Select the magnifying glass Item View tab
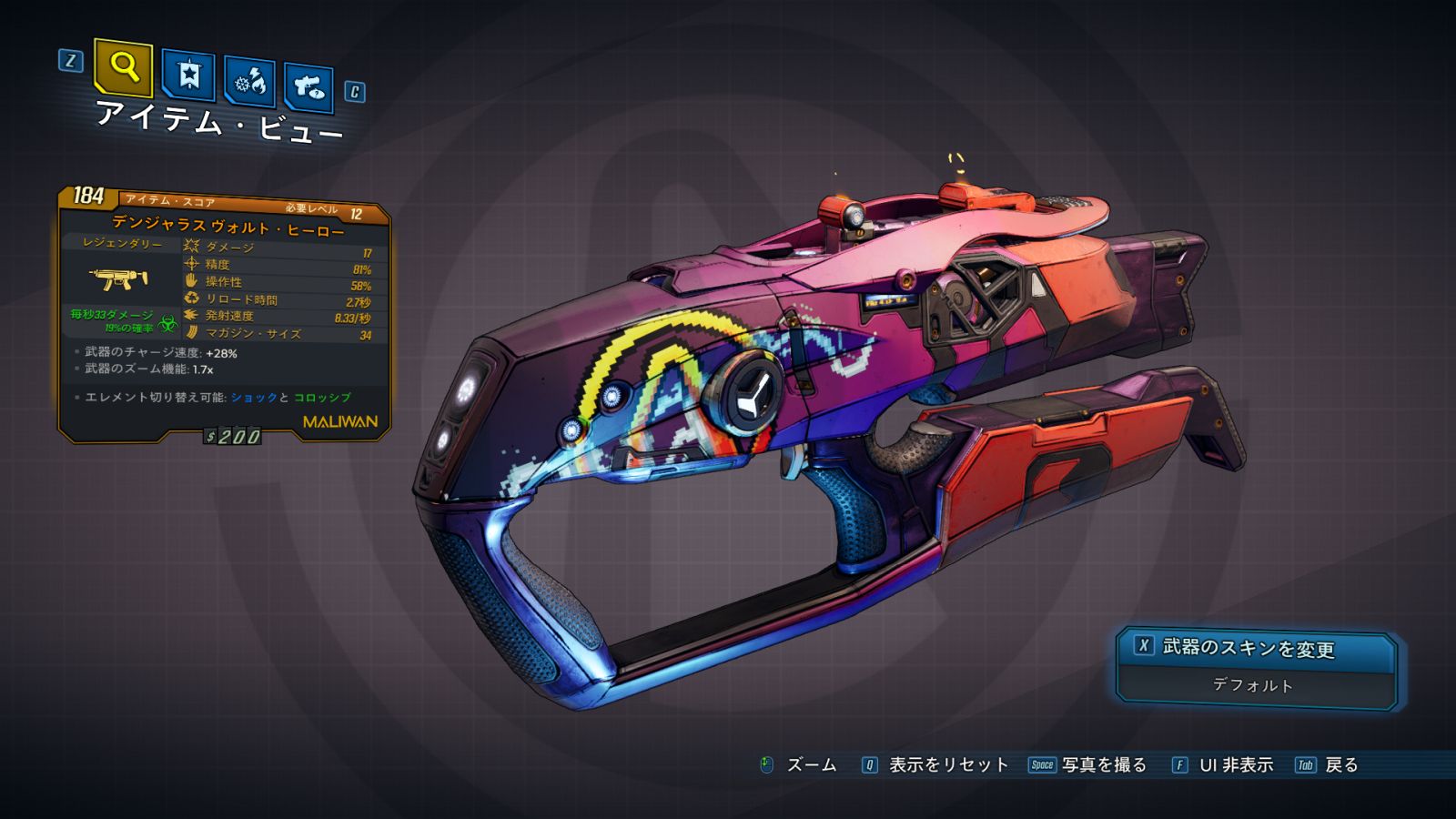 (123, 67)
